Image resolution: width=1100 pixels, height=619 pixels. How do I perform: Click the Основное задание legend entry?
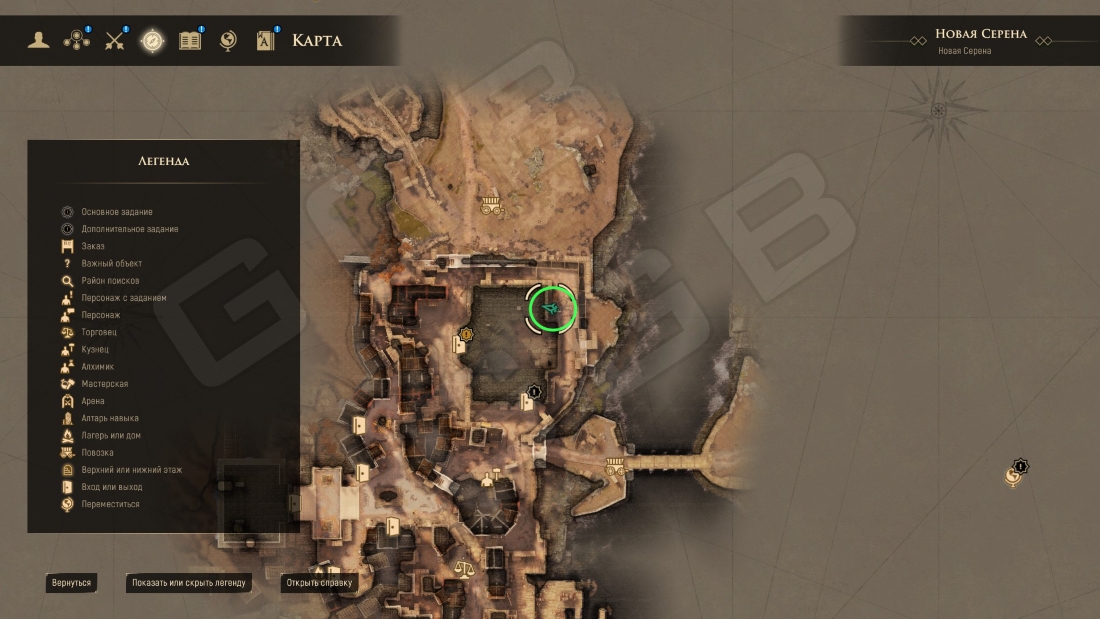(116, 212)
